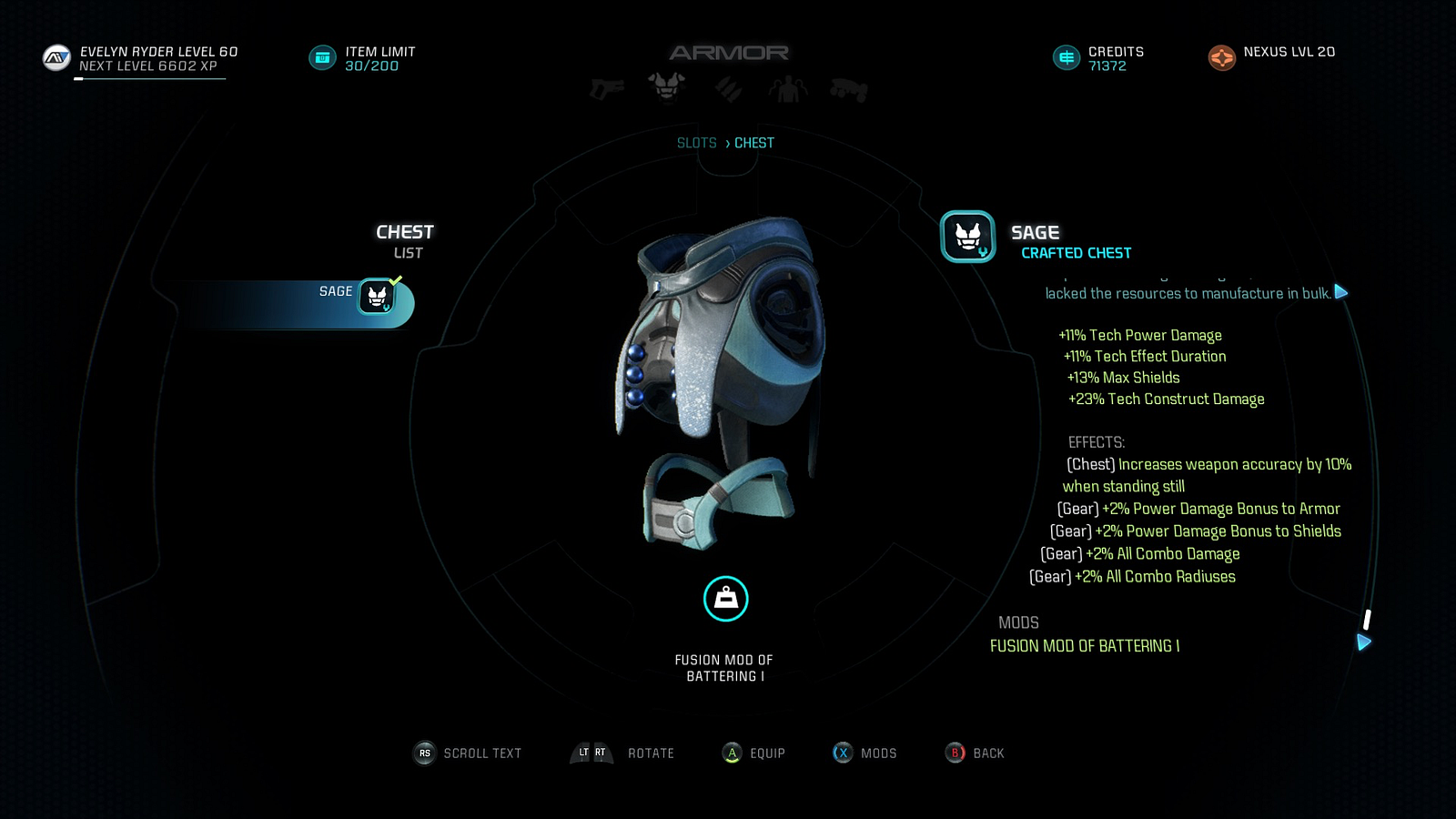Click Fusion Mod of Battering I under Mods
This screenshot has height=819, width=1456.
1084,646
